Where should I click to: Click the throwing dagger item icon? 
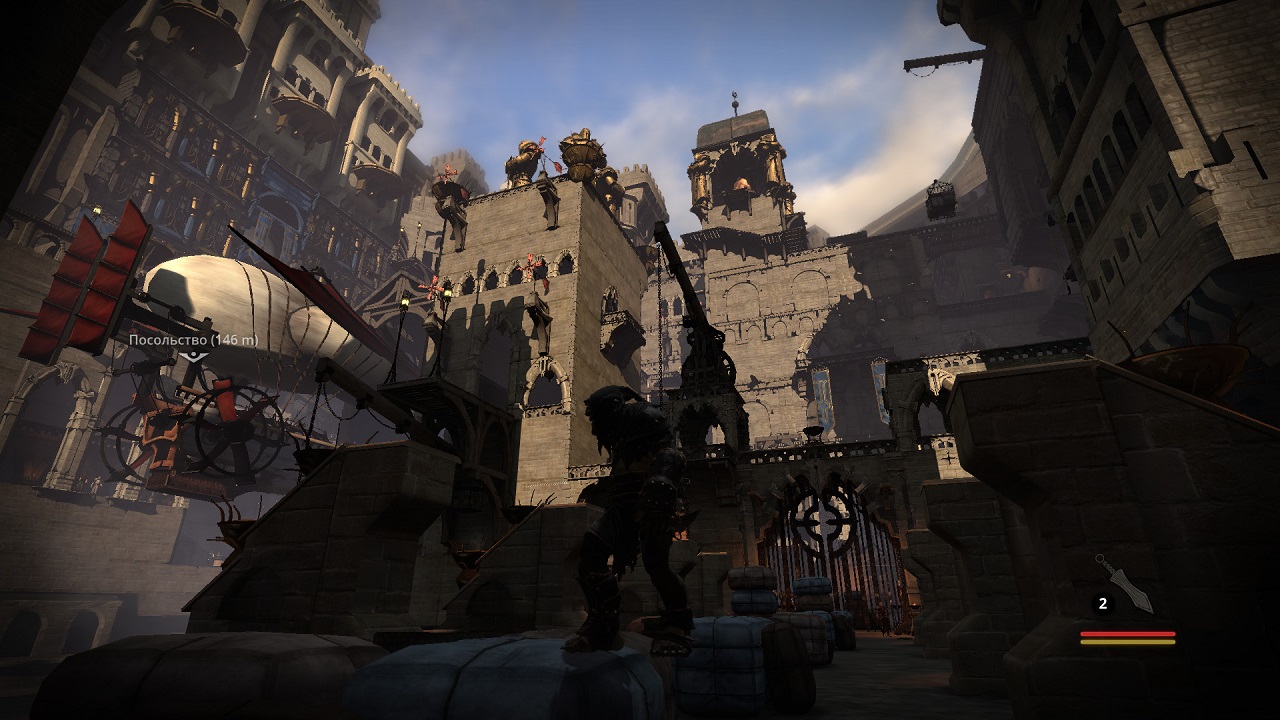coord(1125,583)
